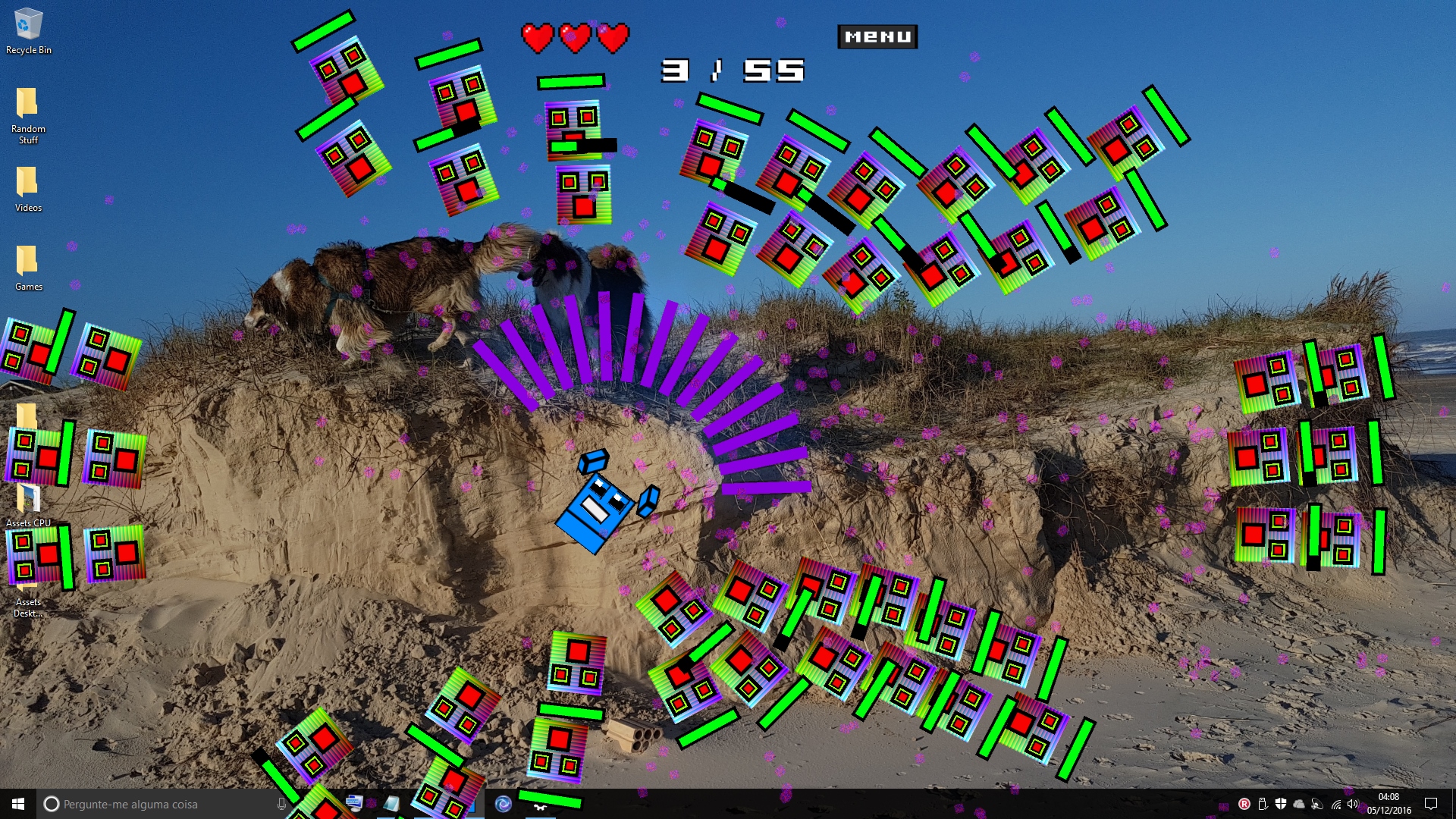
Task: Open the red R tray application icon
Action: 1244,804
